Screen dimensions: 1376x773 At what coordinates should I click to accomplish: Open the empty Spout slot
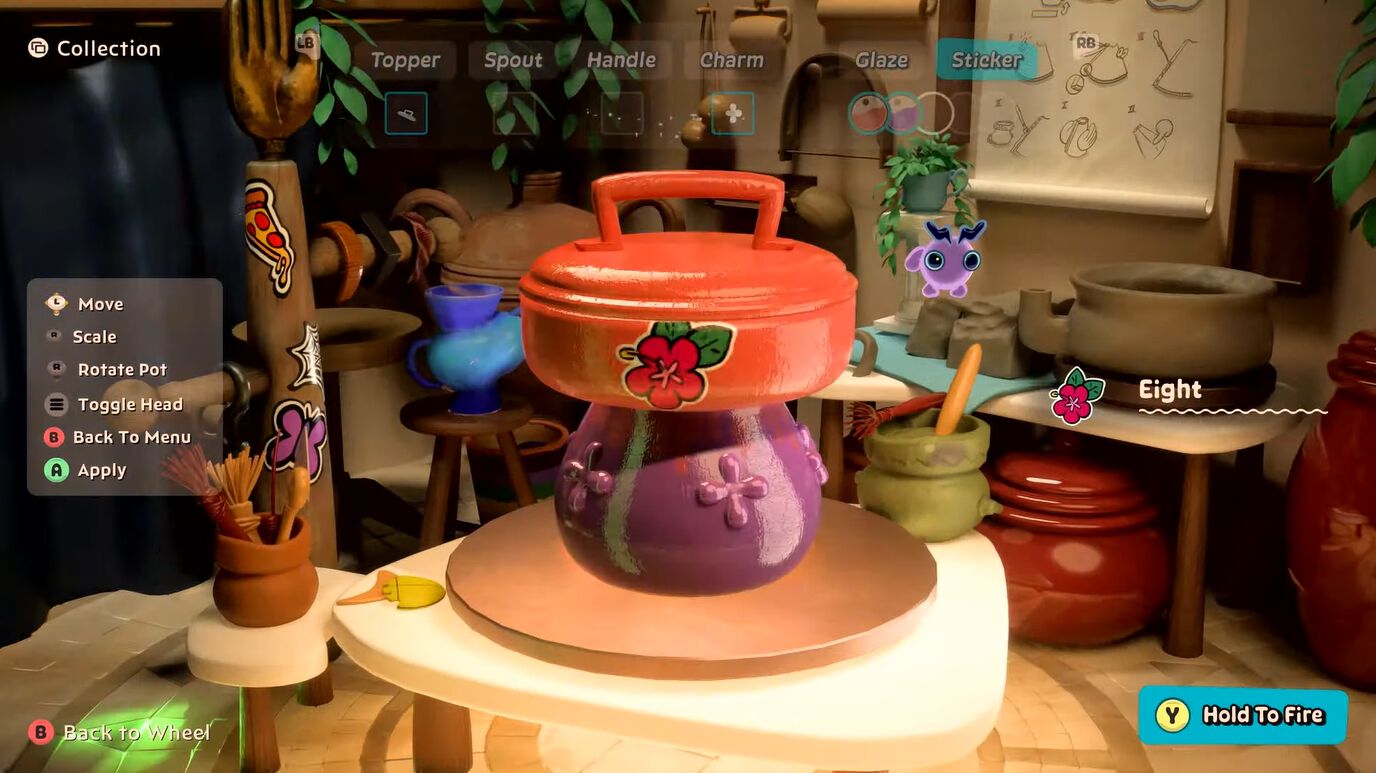point(513,113)
